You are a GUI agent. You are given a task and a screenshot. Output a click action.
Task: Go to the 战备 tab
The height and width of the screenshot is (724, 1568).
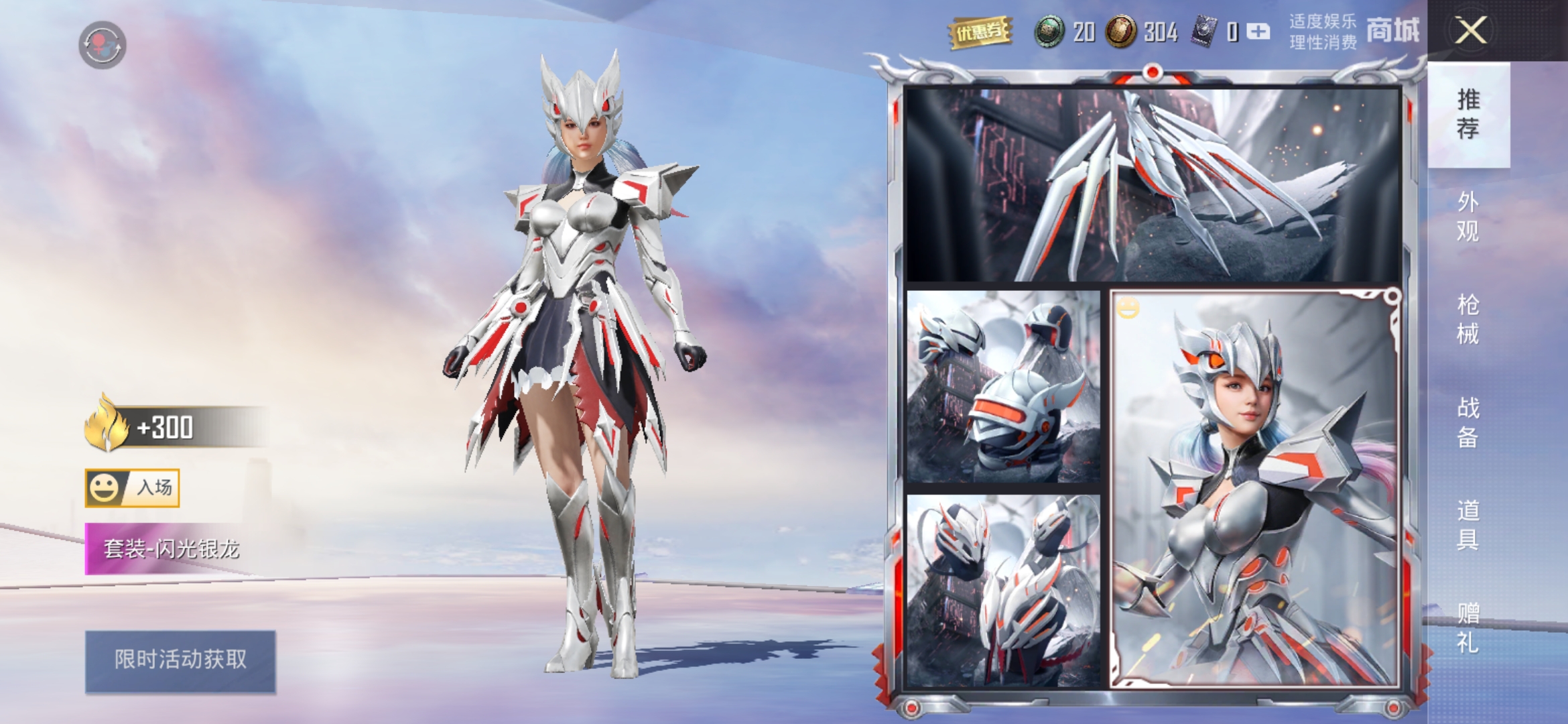tap(1467, 422)
